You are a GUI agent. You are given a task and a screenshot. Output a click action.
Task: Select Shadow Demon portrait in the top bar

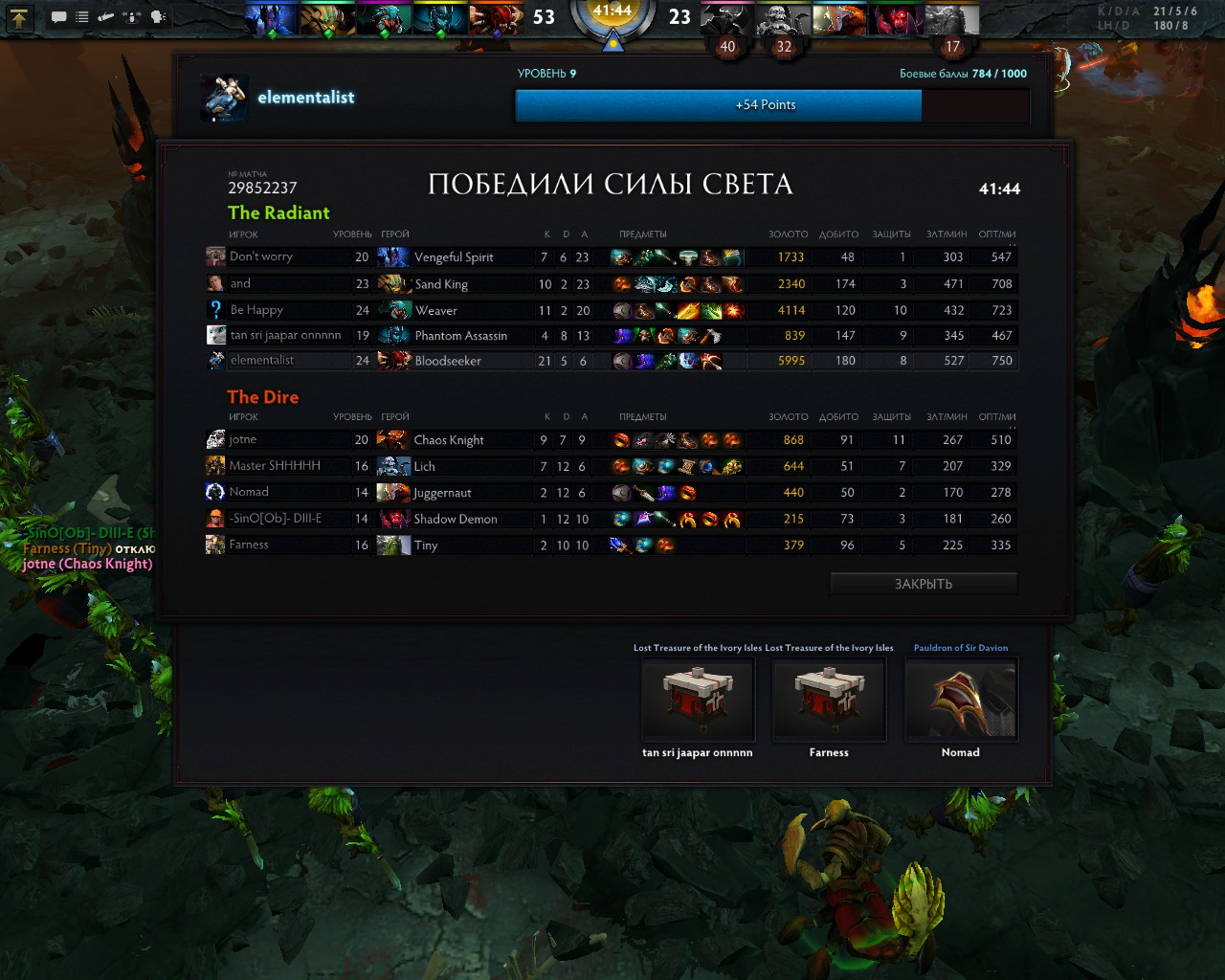click(896, 18)
